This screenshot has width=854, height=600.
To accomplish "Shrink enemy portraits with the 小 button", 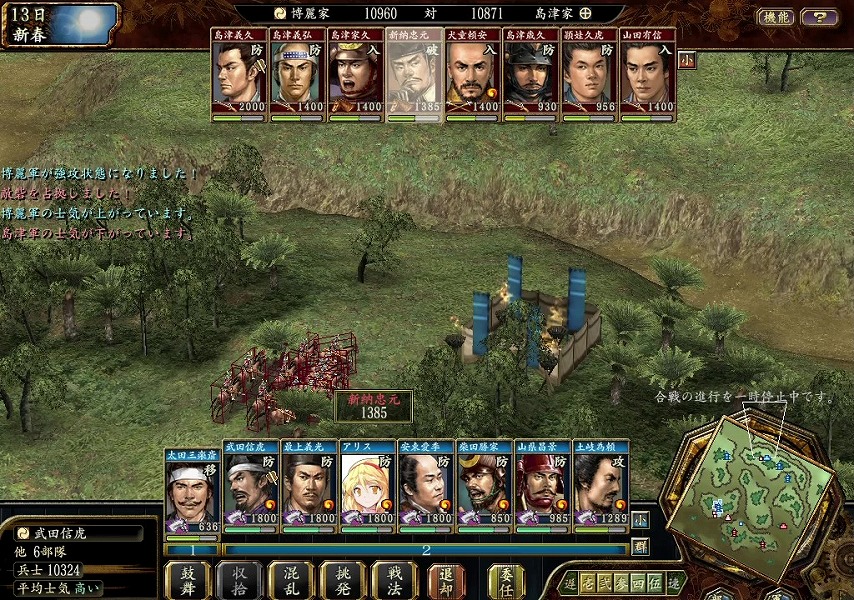I will coord(687,58).
